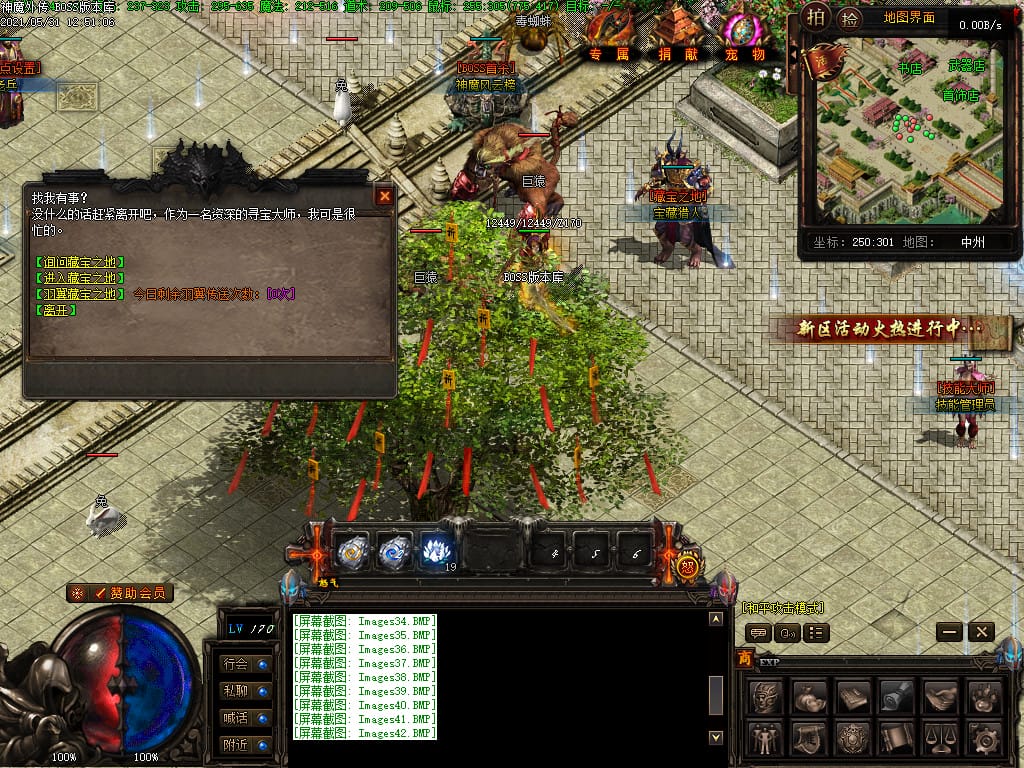Pick the 羽翼藏宝之地 dialogue option
1024x768 pixels.
(x=79, y=294)
